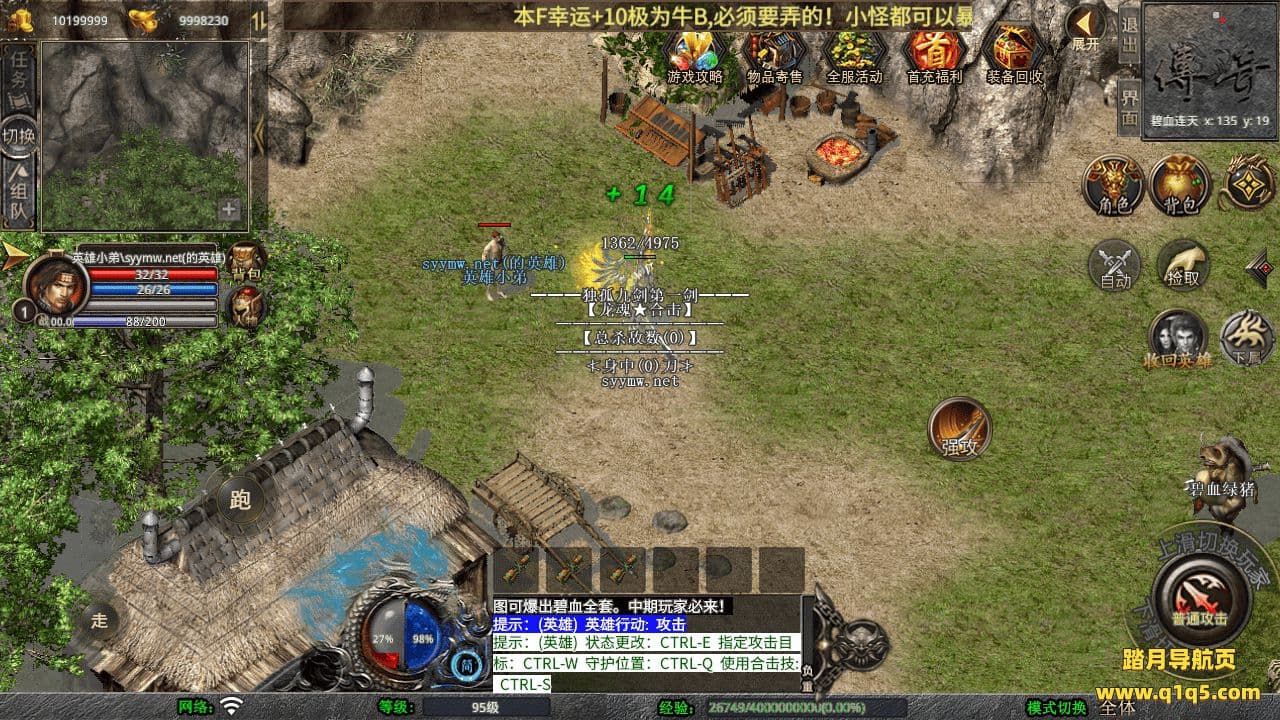The width and height of the screenshot is (1280, 720).
Task: Tap the 拾取 pickup button
Action: 1183,266
